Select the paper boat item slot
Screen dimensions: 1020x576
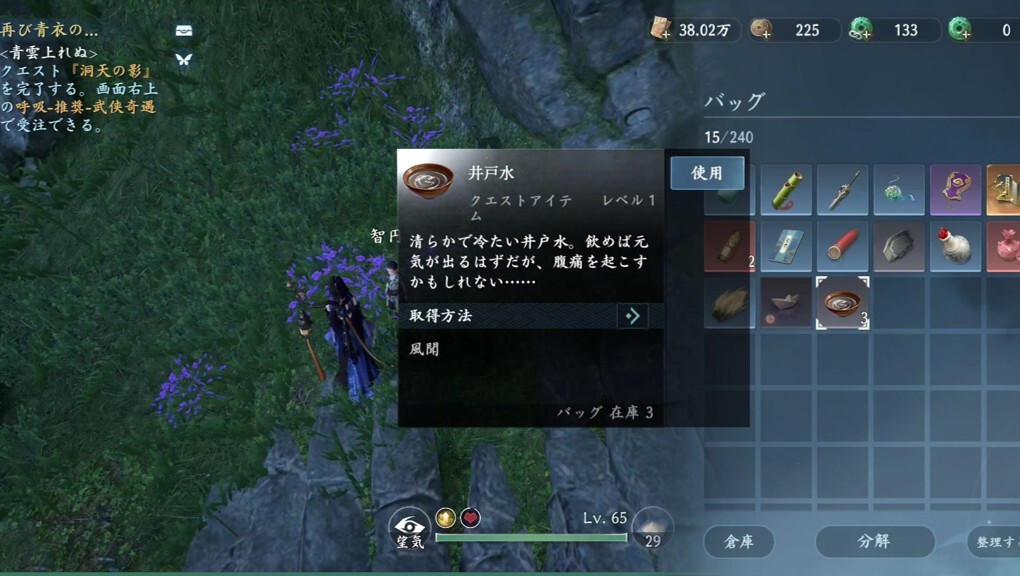coord(785,303)
